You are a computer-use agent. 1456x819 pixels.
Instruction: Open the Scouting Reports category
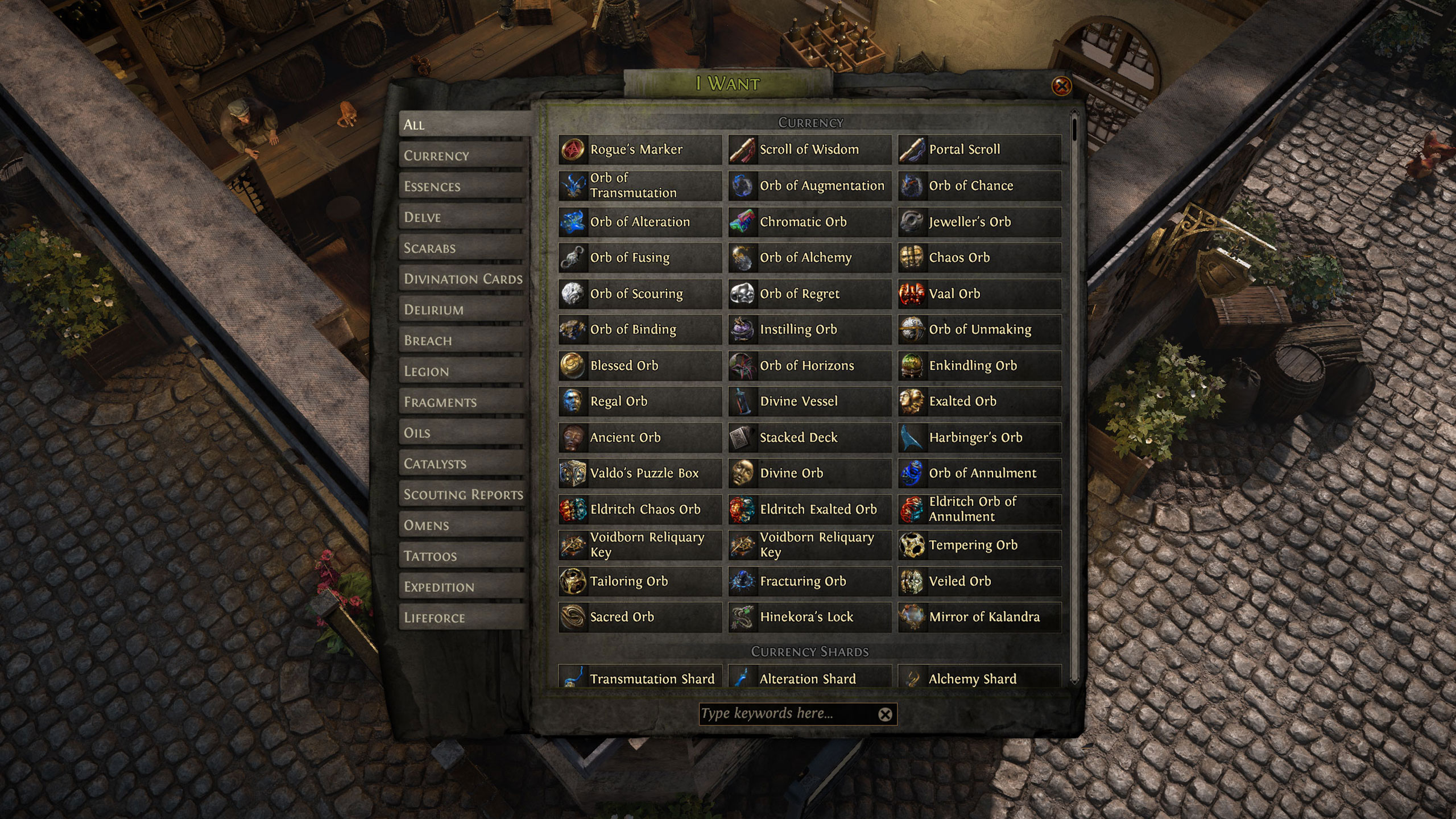point(462,494)
